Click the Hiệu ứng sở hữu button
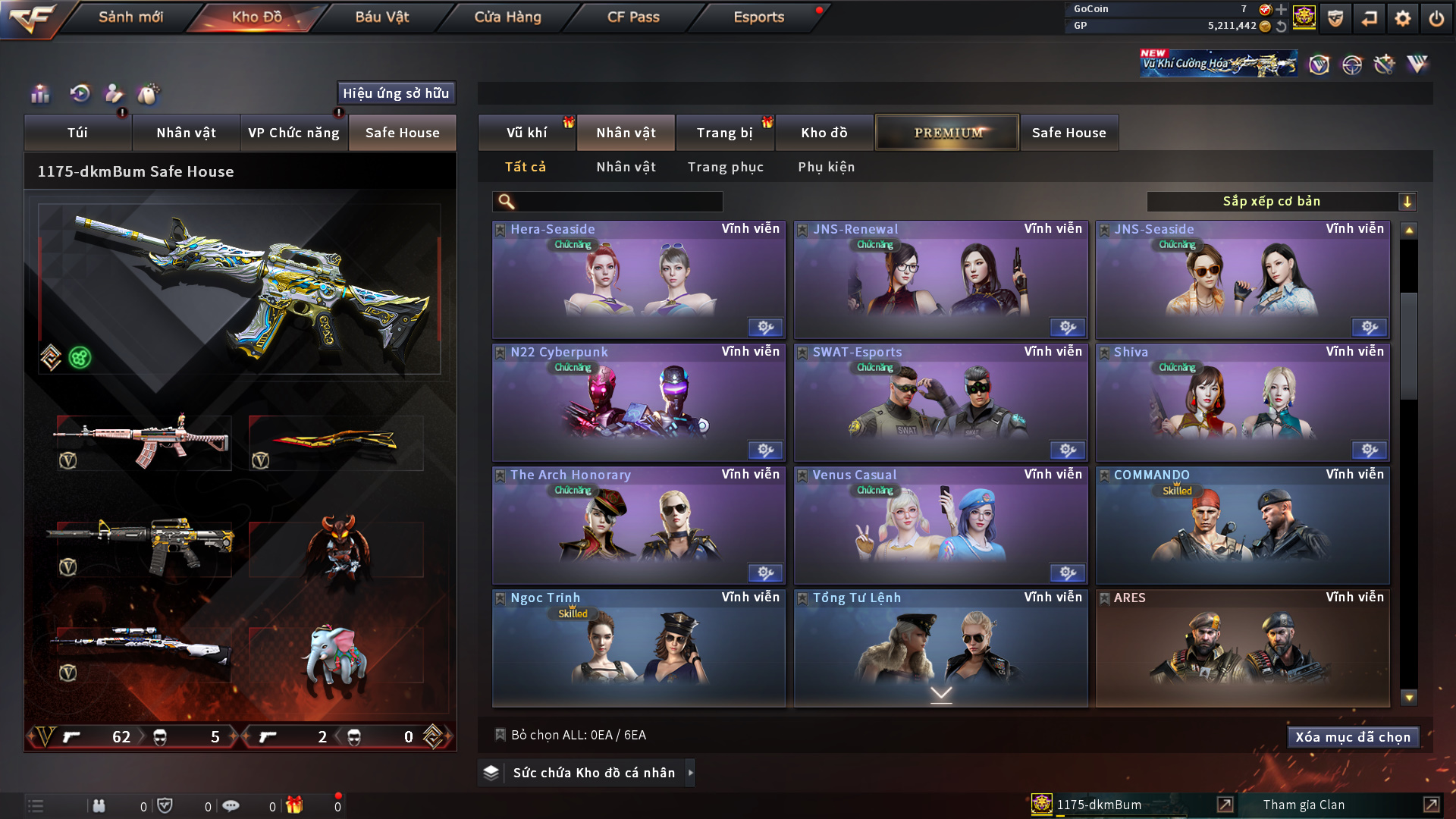 [x=396, y=93]
